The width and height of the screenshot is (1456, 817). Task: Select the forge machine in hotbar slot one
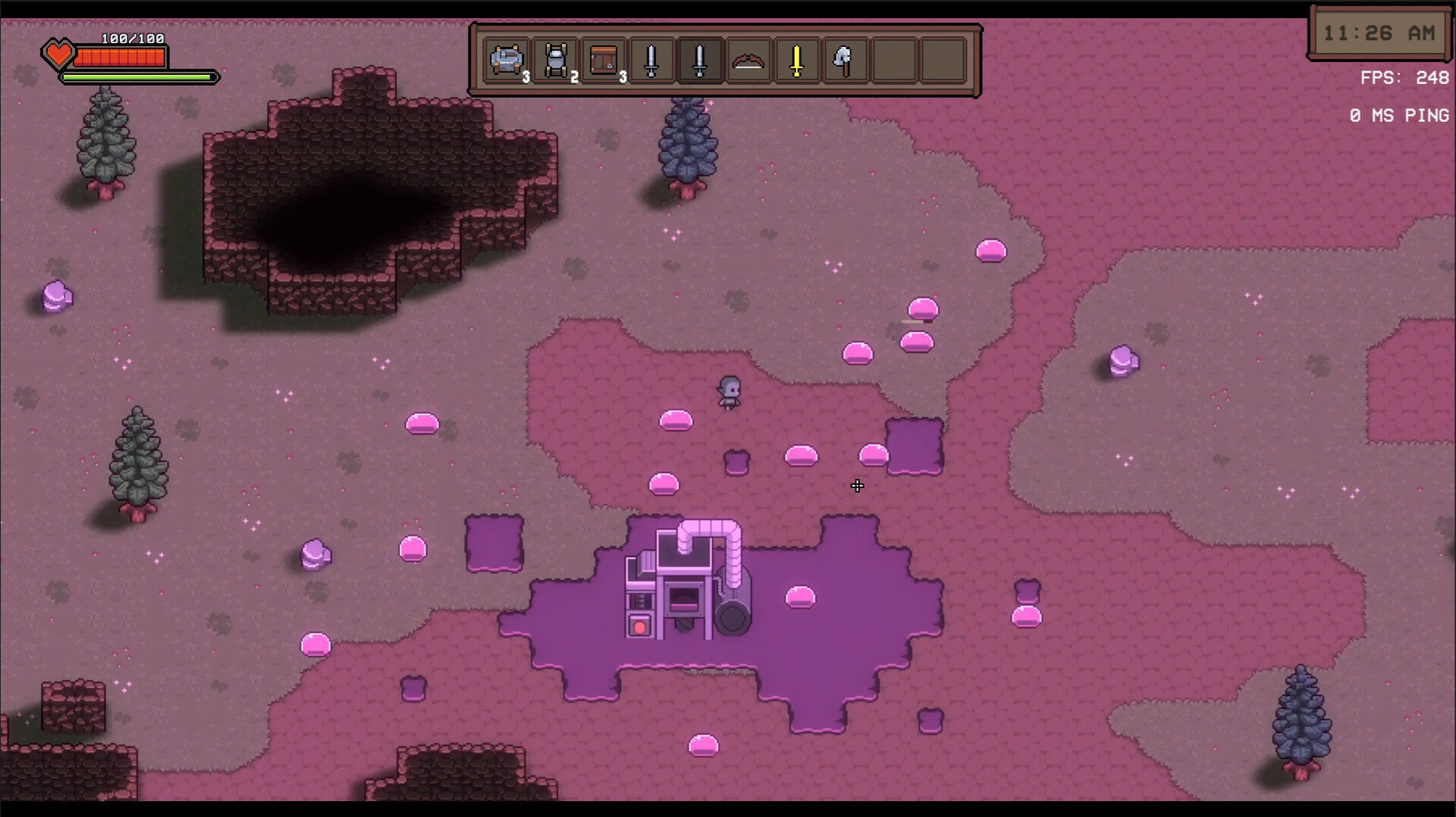click(507, 61)
